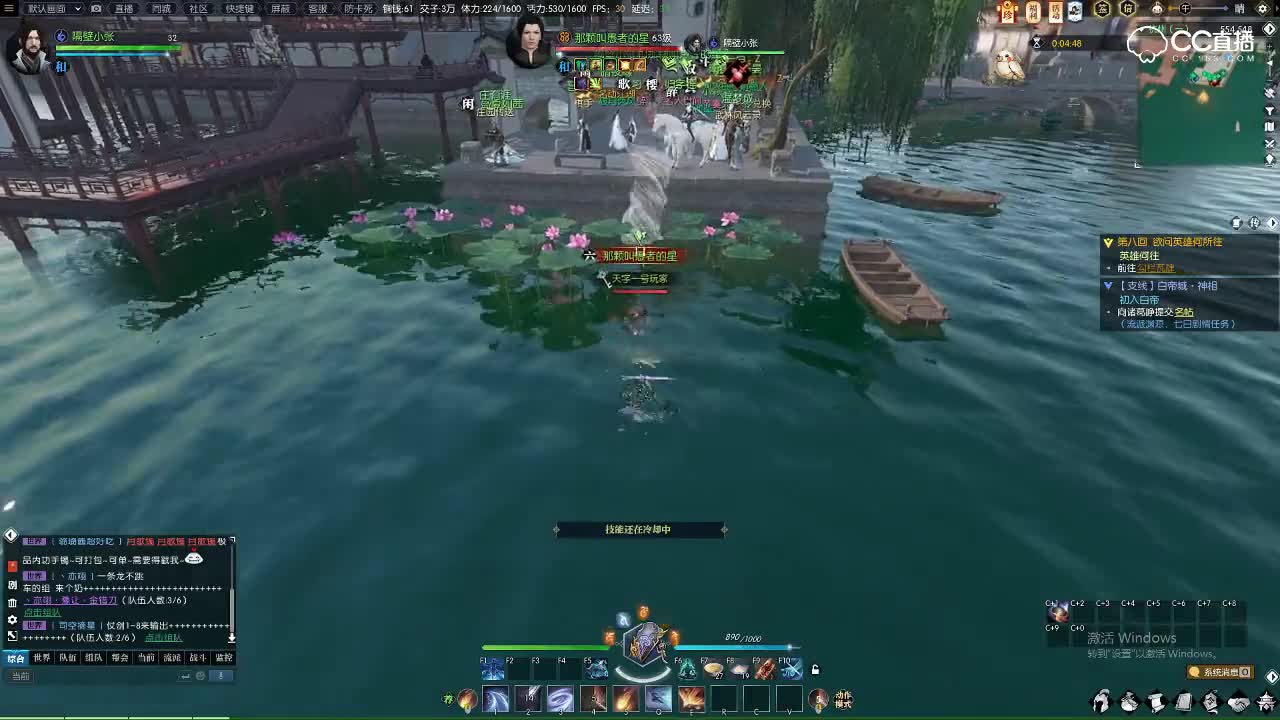Click the screenshot camera icon on the top bar
The height and width of the screenshot is (720, 1280).
[x=96, y=9]
